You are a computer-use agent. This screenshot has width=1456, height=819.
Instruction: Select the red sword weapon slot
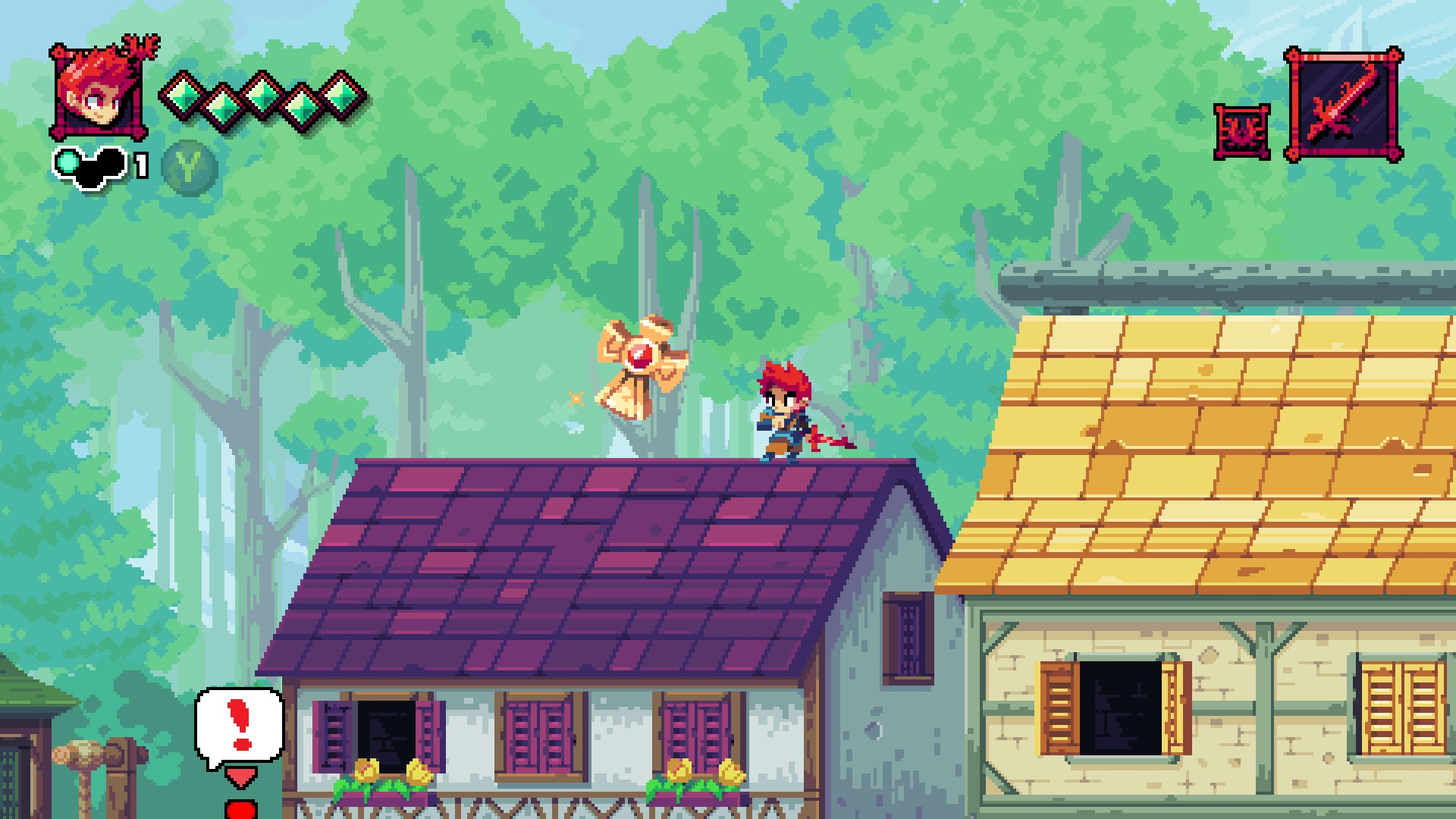[x=1343, y=105]
